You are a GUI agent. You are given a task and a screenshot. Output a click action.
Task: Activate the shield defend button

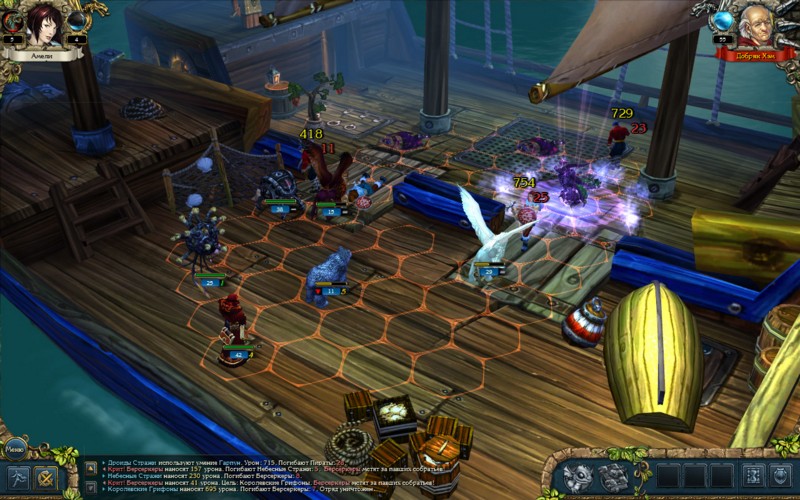click(x=781, y=476)
